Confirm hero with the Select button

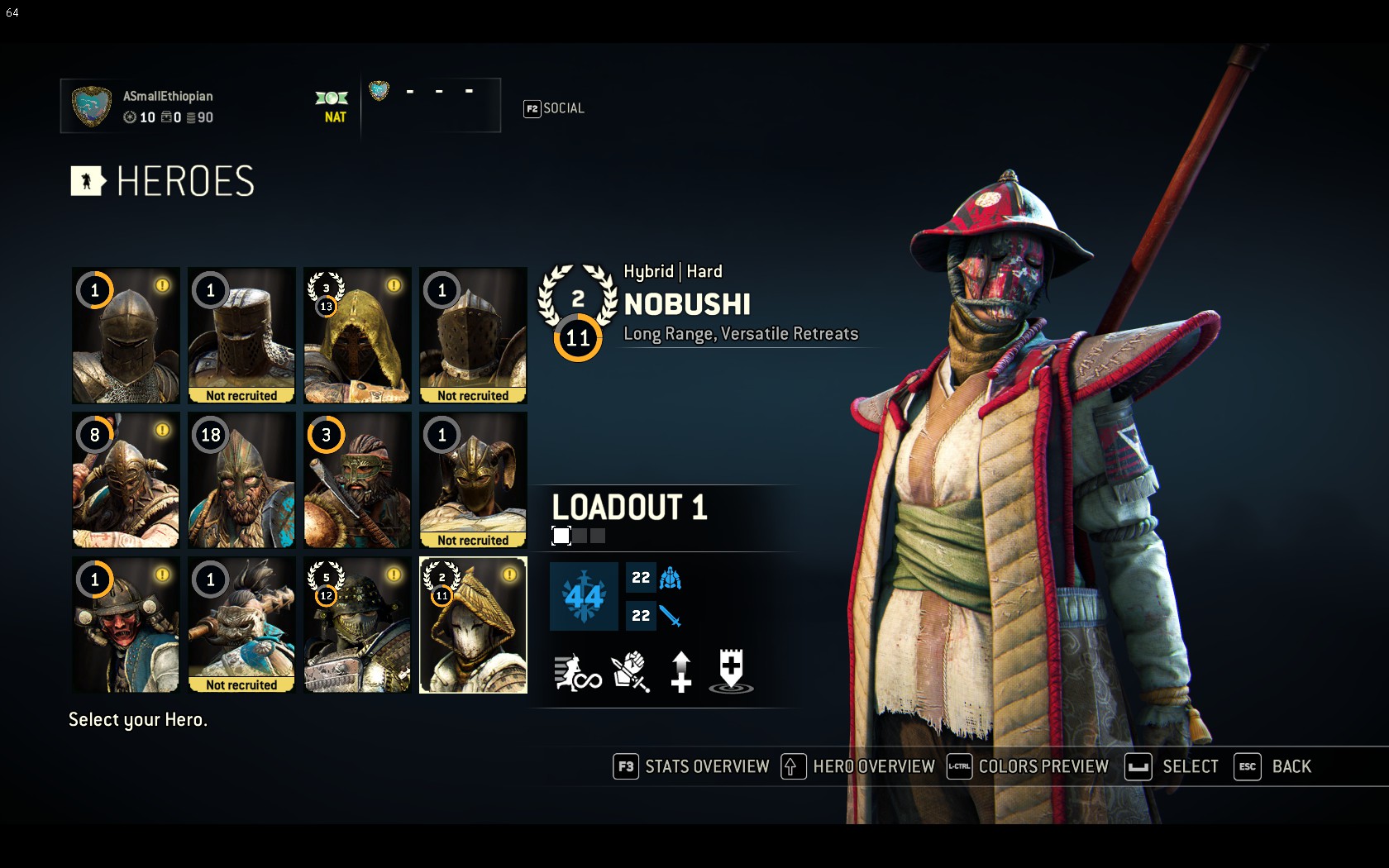[x=1172, y=766]
